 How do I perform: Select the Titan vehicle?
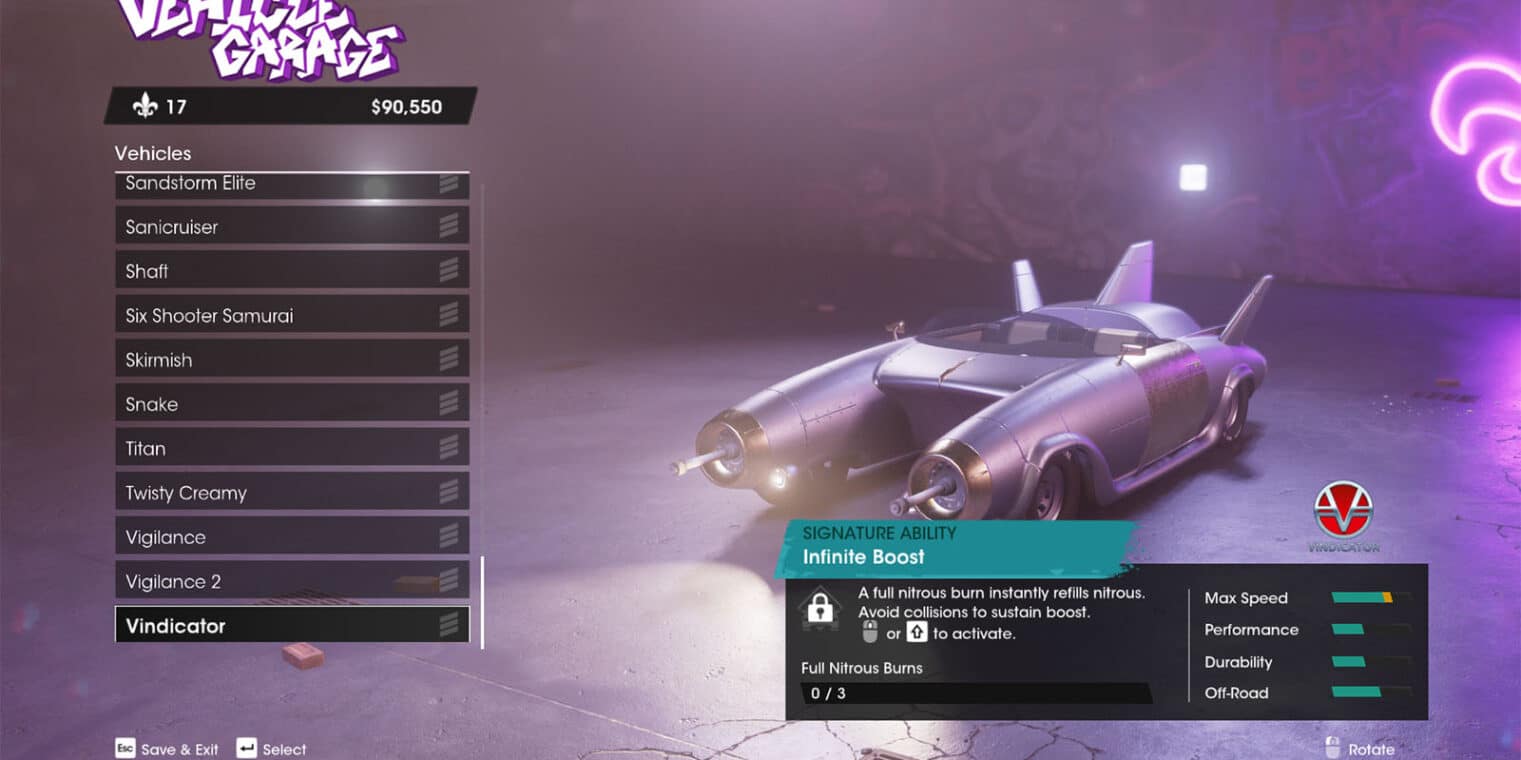290,449
